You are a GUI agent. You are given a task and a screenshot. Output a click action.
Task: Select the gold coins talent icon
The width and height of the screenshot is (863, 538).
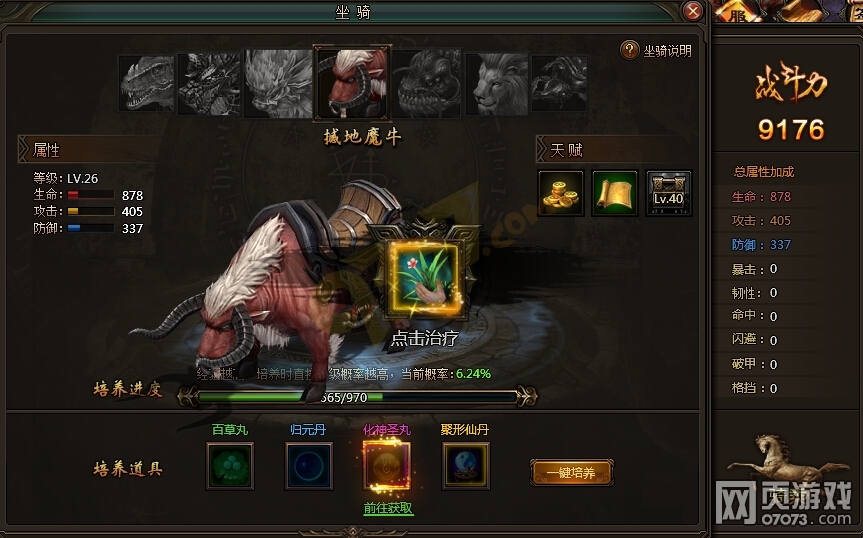[561, 191]
